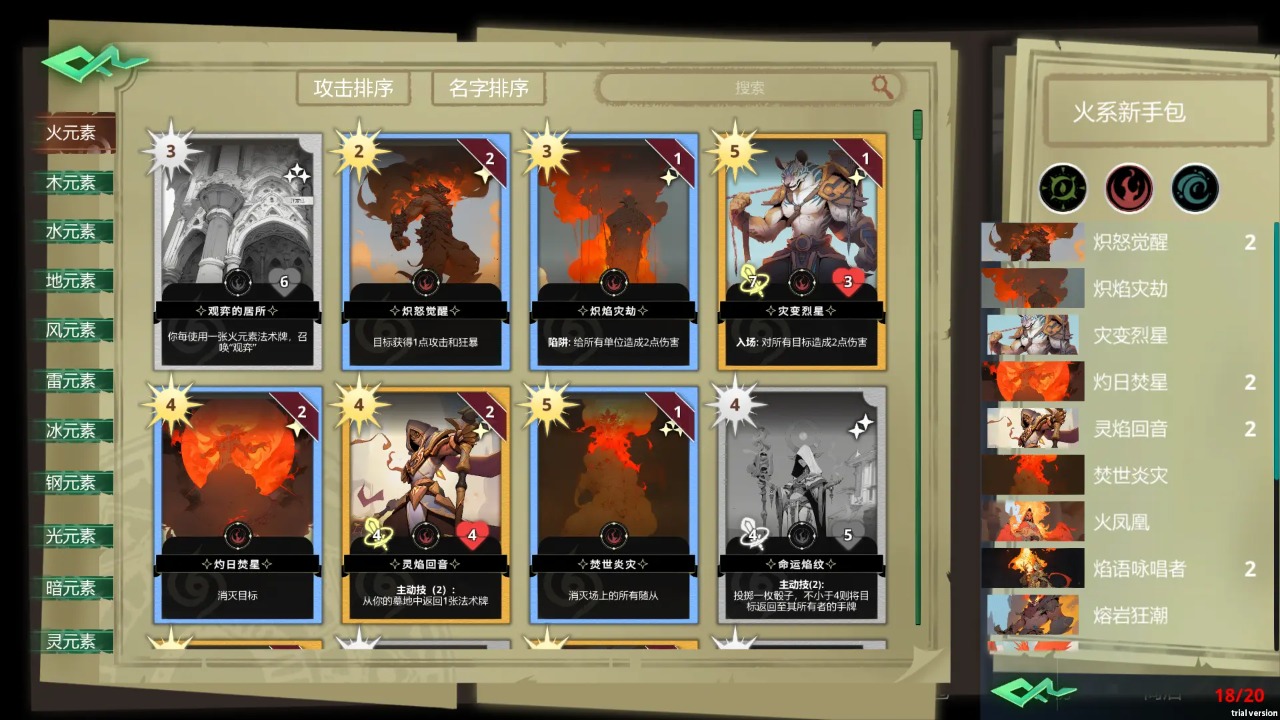1280x720 pixels.
Task: Select the green wood element icon in deck panel
Action: 1063,188
